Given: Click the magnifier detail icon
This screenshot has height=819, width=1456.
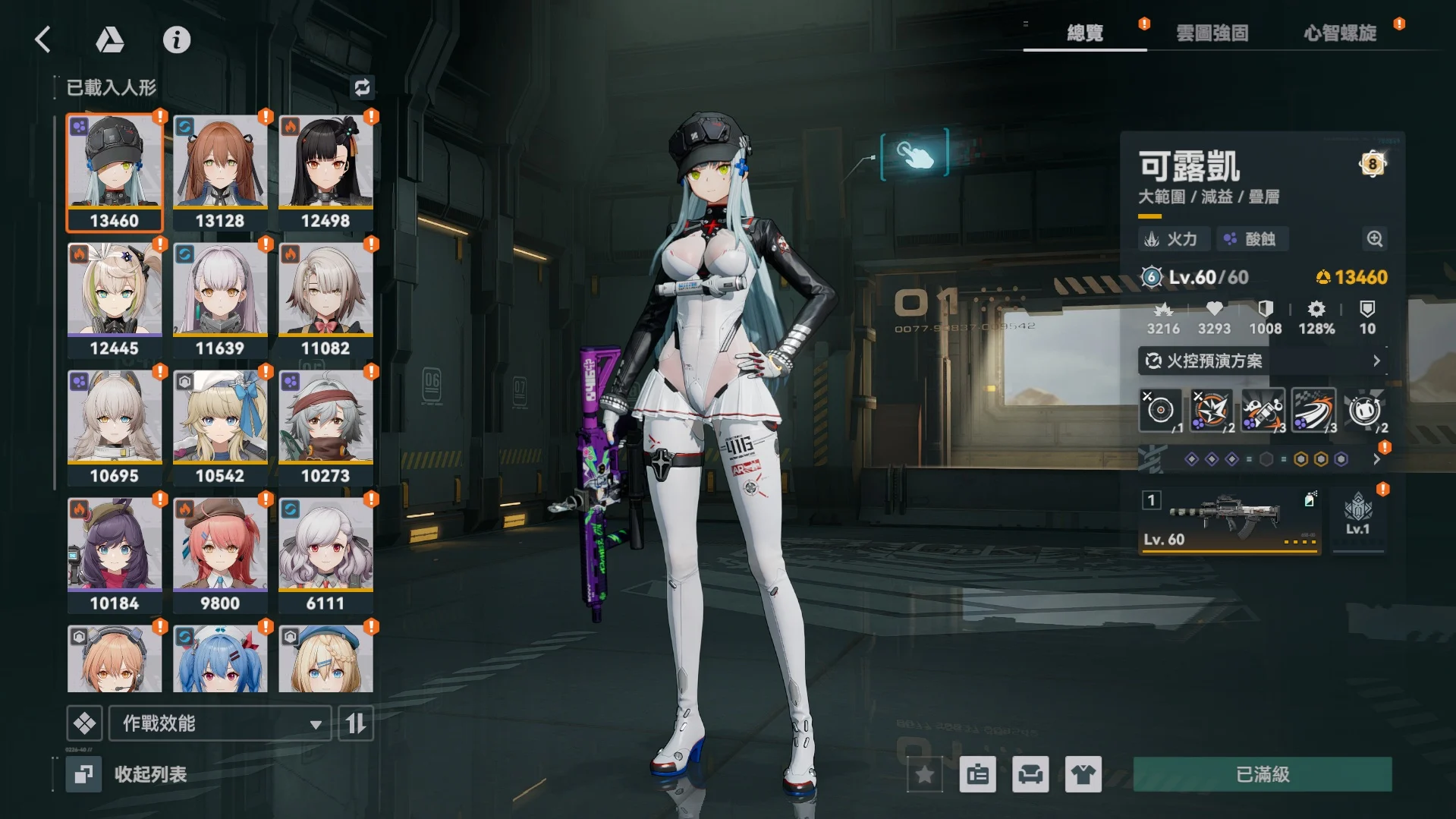Looking at the screenshot, I should click(1374, 239).
